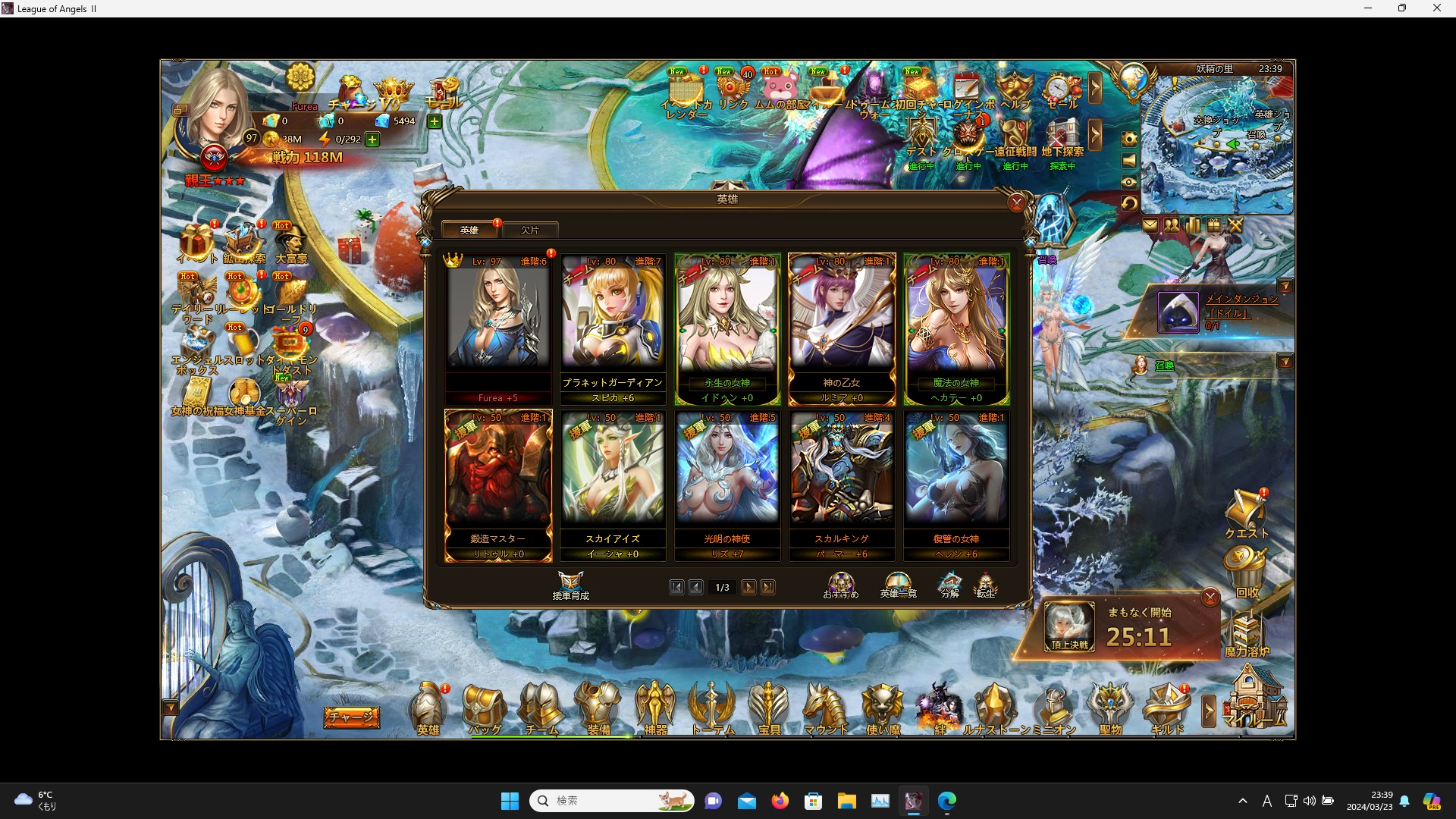Open the 装備 equipment menu icon
This screenshot has height=819, width=1456.
pos(599,709)
